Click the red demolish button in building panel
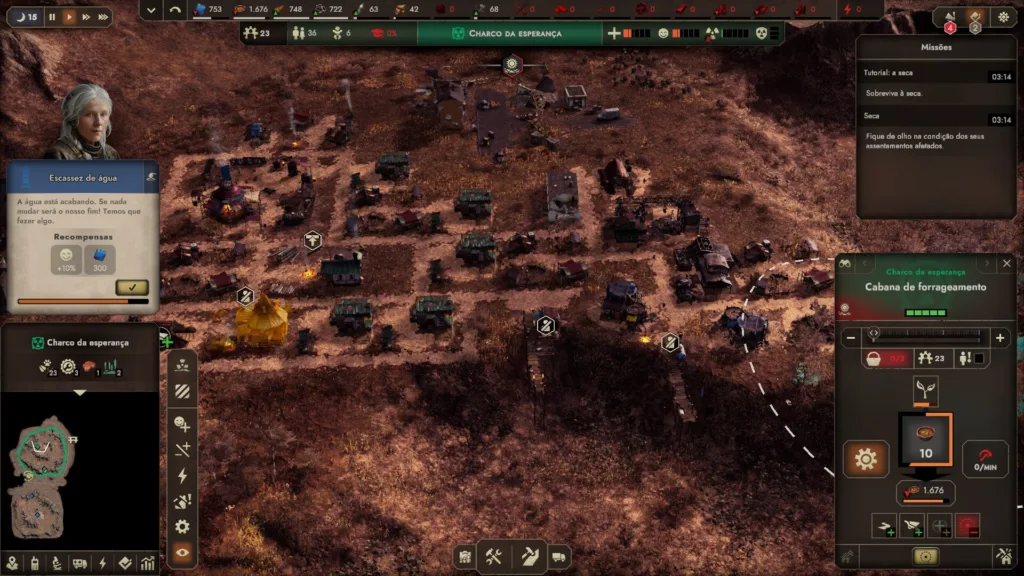The image size is (1024, 576). pyautogui.click(x=967, y=525)
